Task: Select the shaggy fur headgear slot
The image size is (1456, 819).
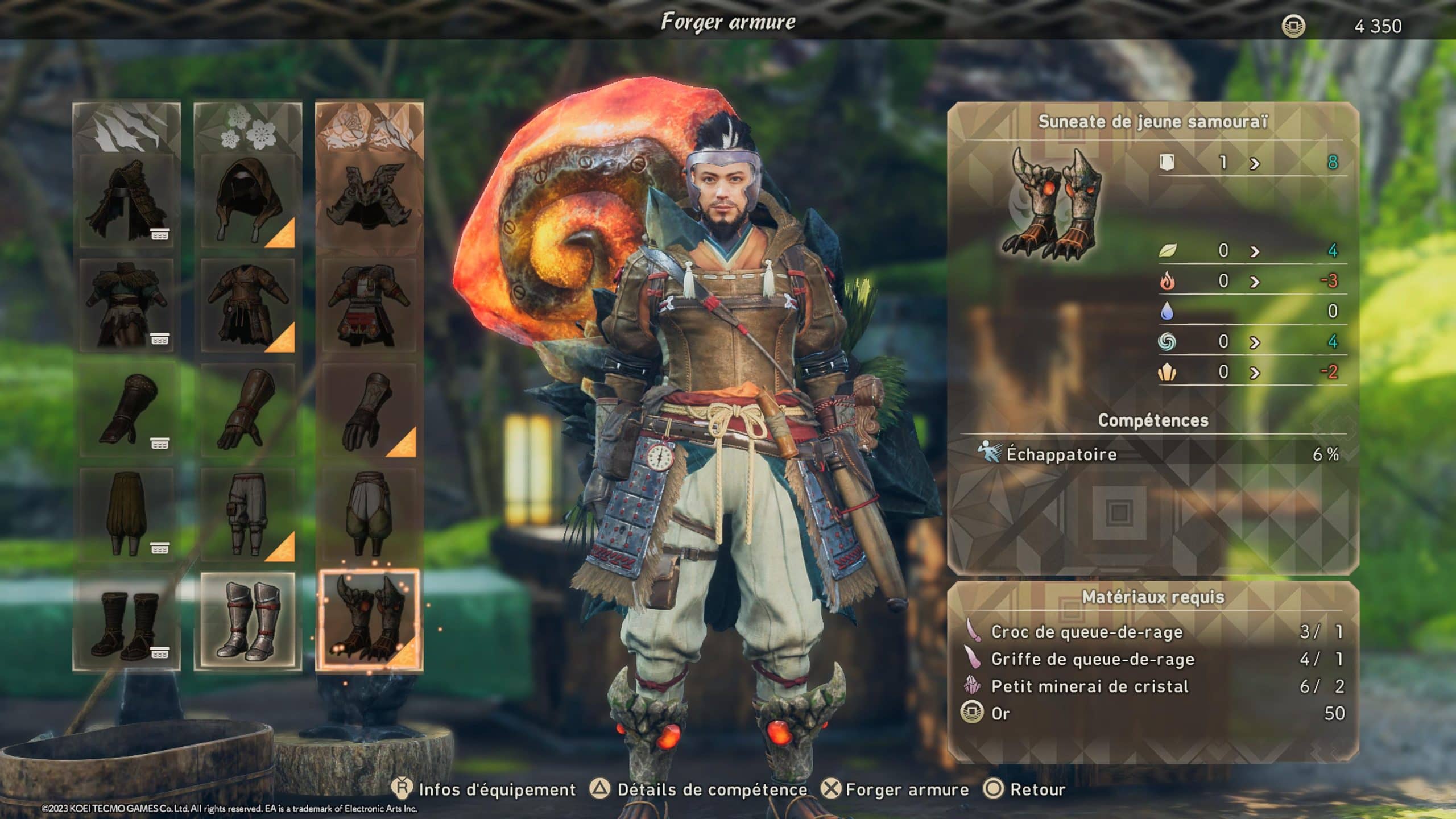Action: coord(126,200)
